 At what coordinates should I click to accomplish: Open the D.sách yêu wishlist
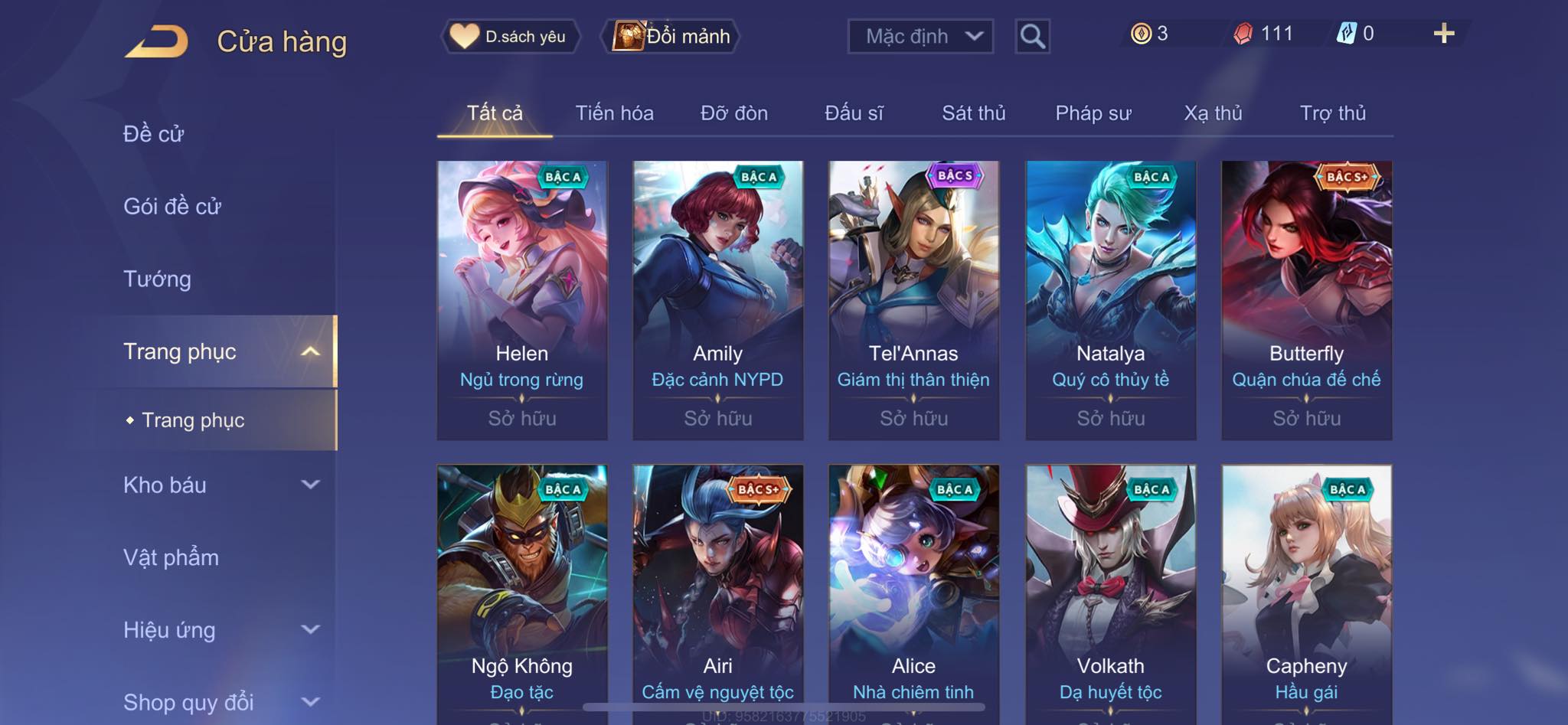(x=511, y=36)
